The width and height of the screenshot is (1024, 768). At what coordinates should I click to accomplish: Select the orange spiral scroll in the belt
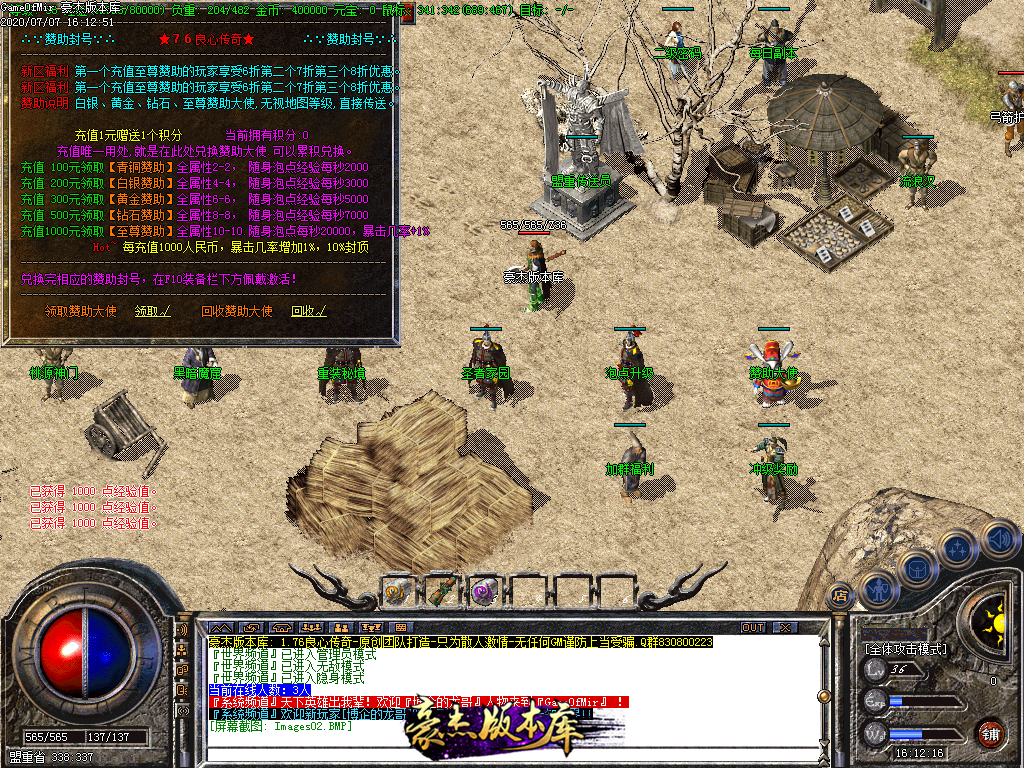coord(397,592)
